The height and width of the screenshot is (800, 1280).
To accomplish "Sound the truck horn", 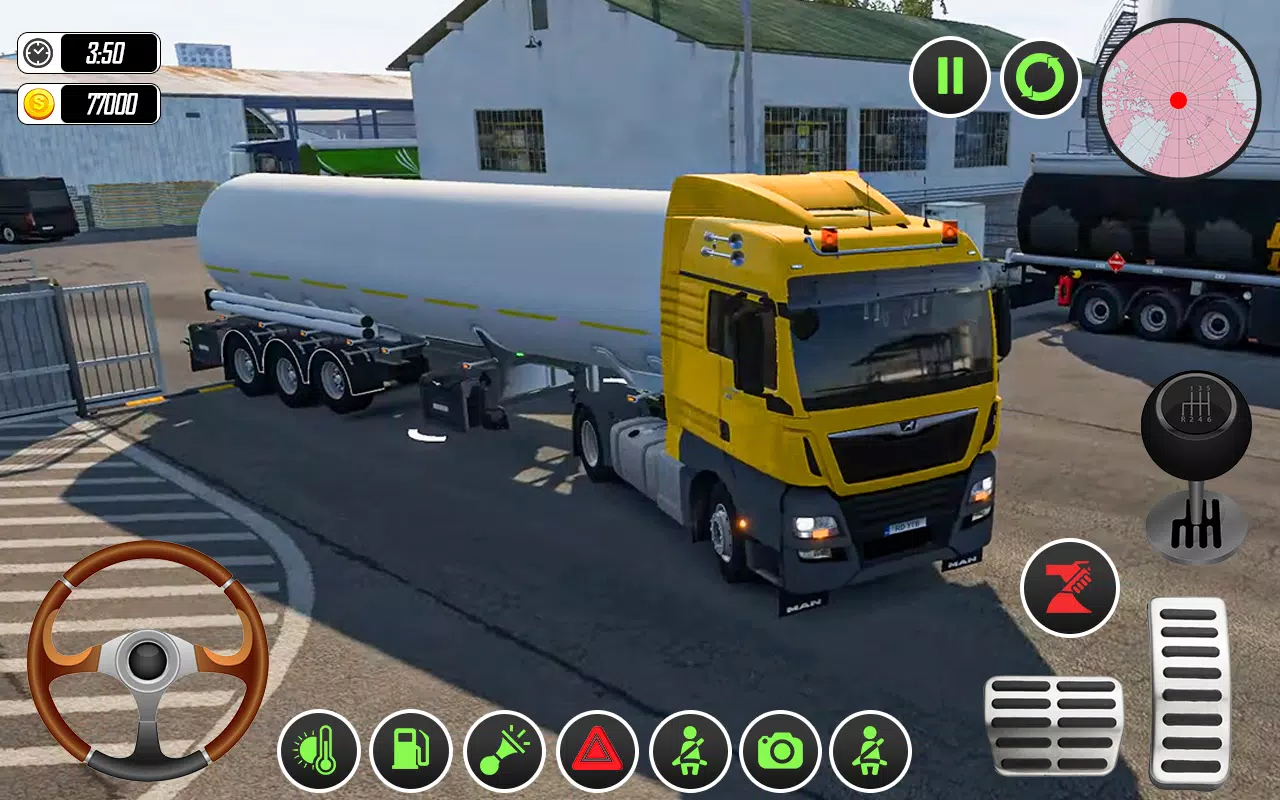I will (504, 751).
